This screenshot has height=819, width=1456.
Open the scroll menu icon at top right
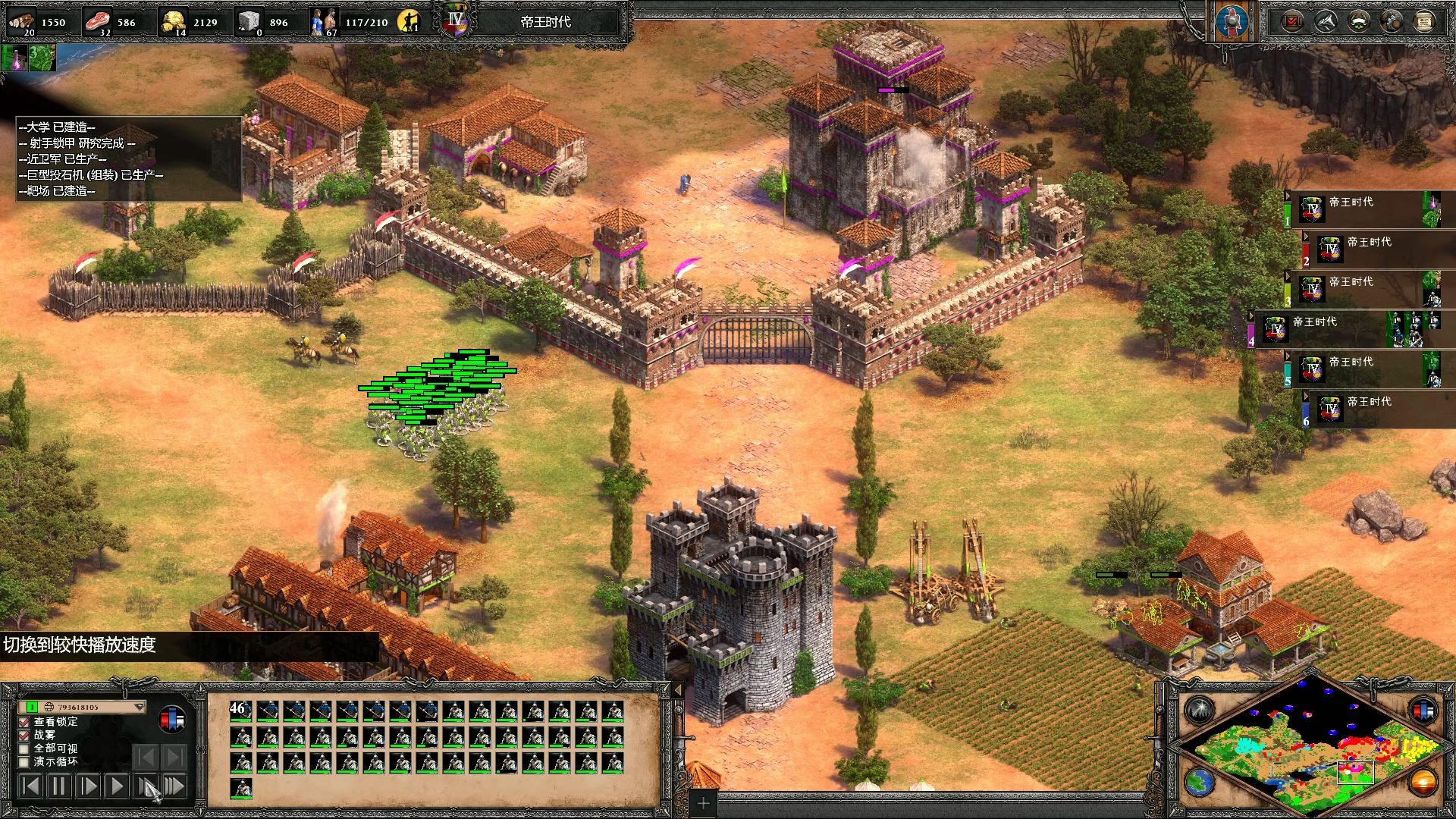[1424, 21]
